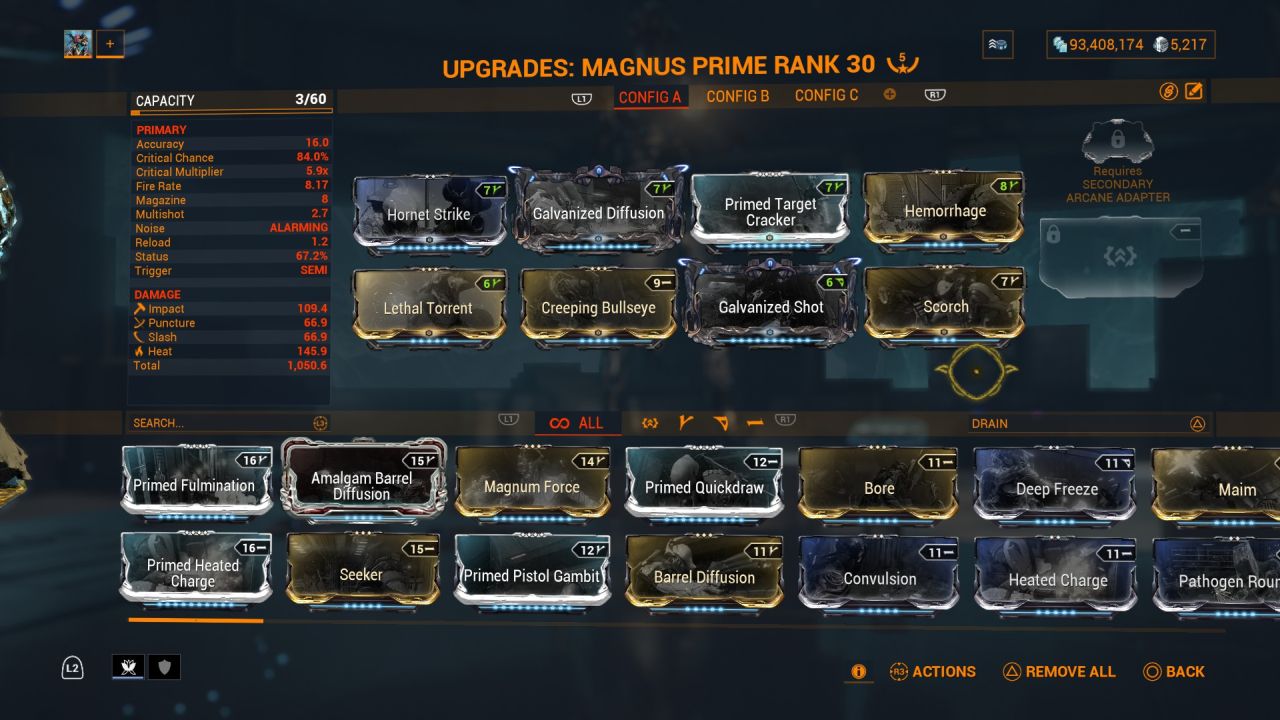This screenshot has height=720, width=1280.
Task: Click the SEARCH input field
Action: (x=220, y=423)
